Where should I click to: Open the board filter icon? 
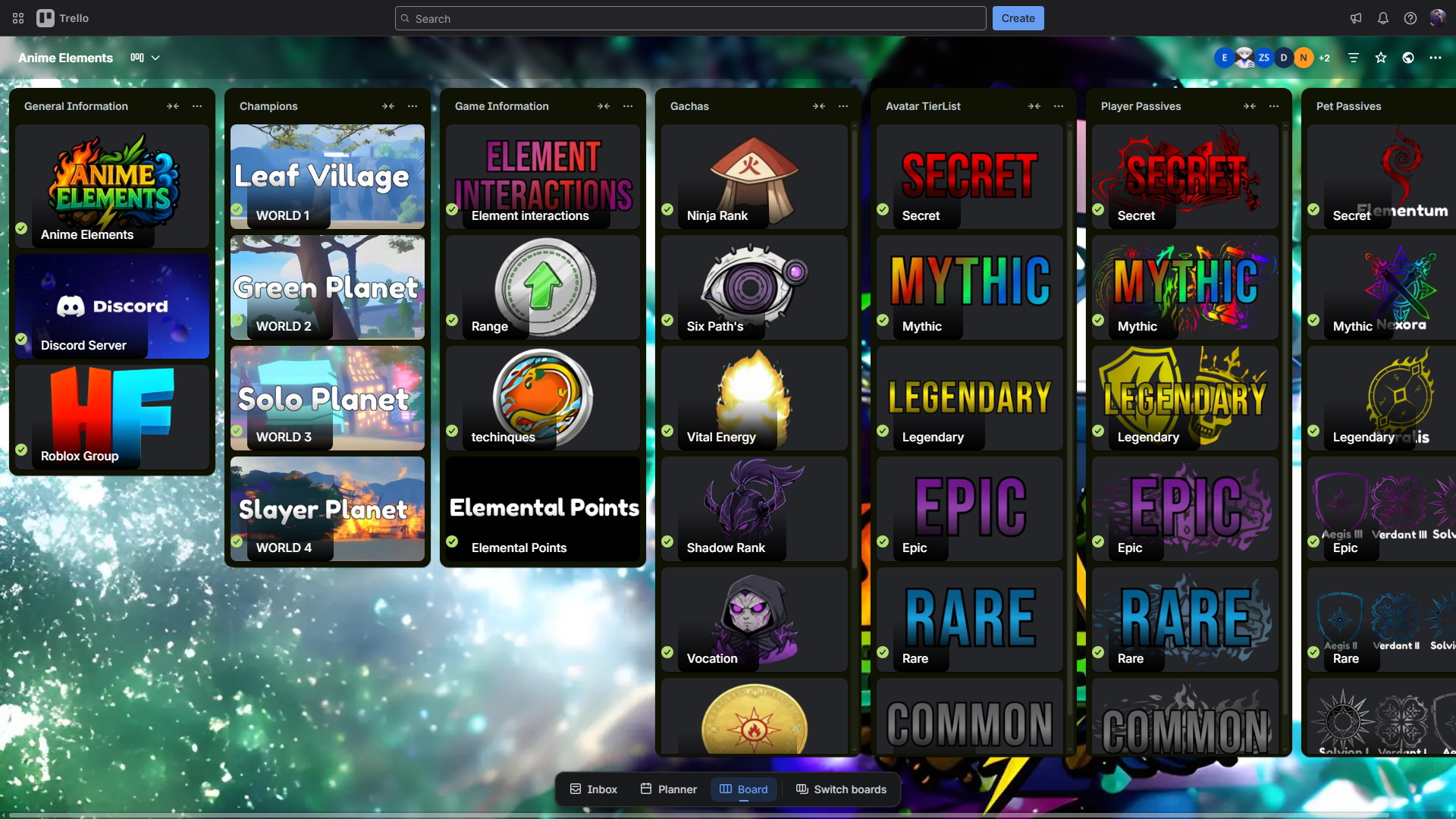(1354, 57)
